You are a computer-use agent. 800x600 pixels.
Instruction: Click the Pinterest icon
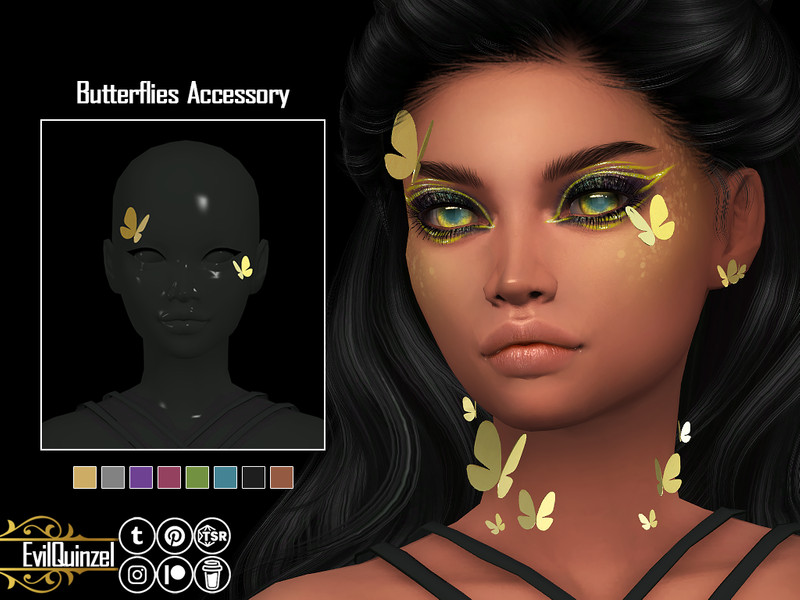point(174,536)
